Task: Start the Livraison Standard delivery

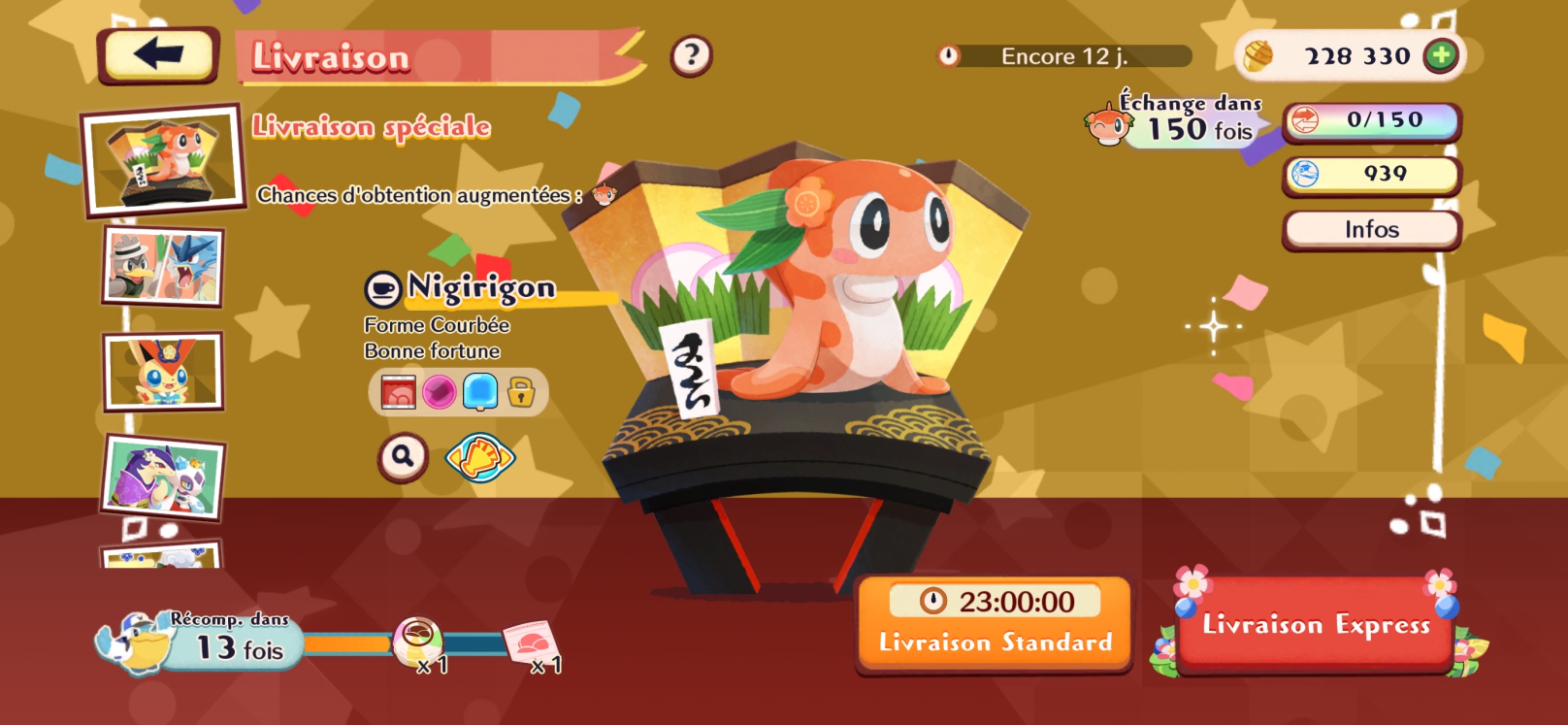Action: [x=995, y=624]
